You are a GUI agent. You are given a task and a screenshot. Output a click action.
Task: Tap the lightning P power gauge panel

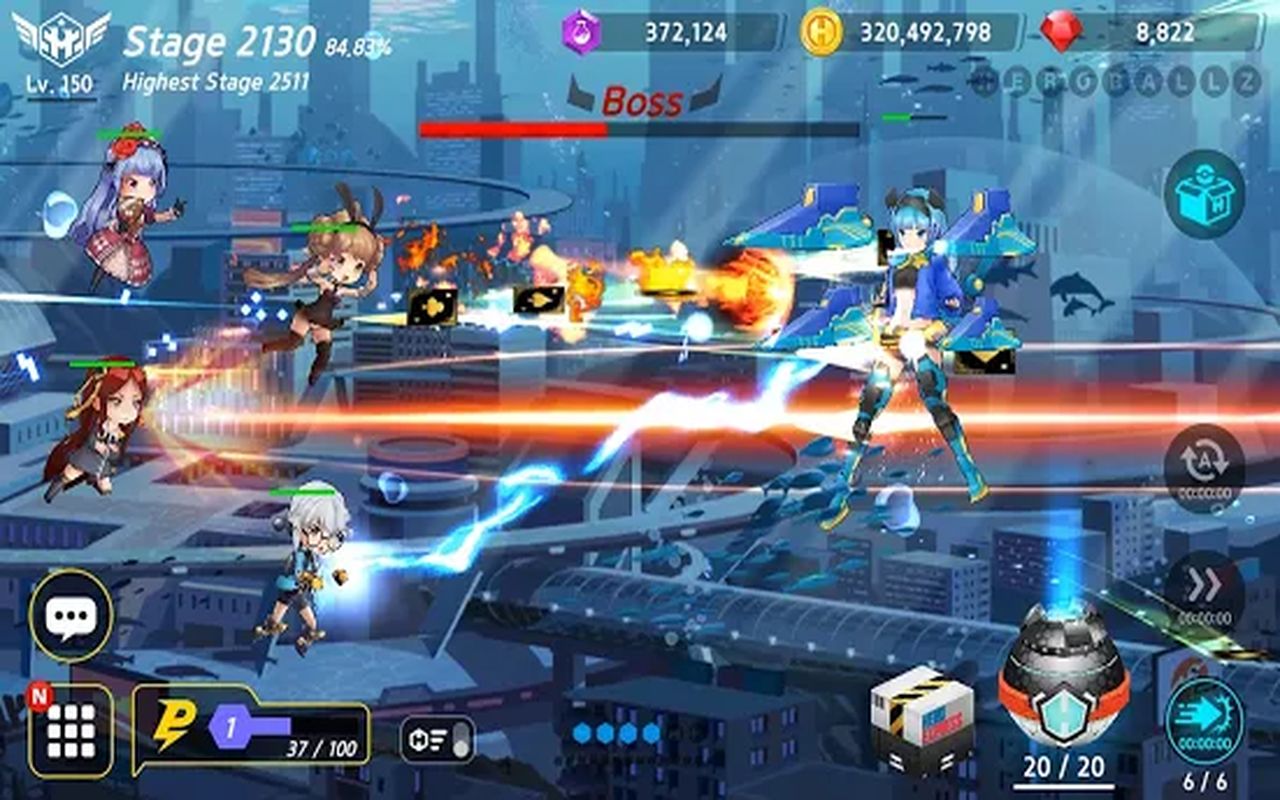(251, 729)
